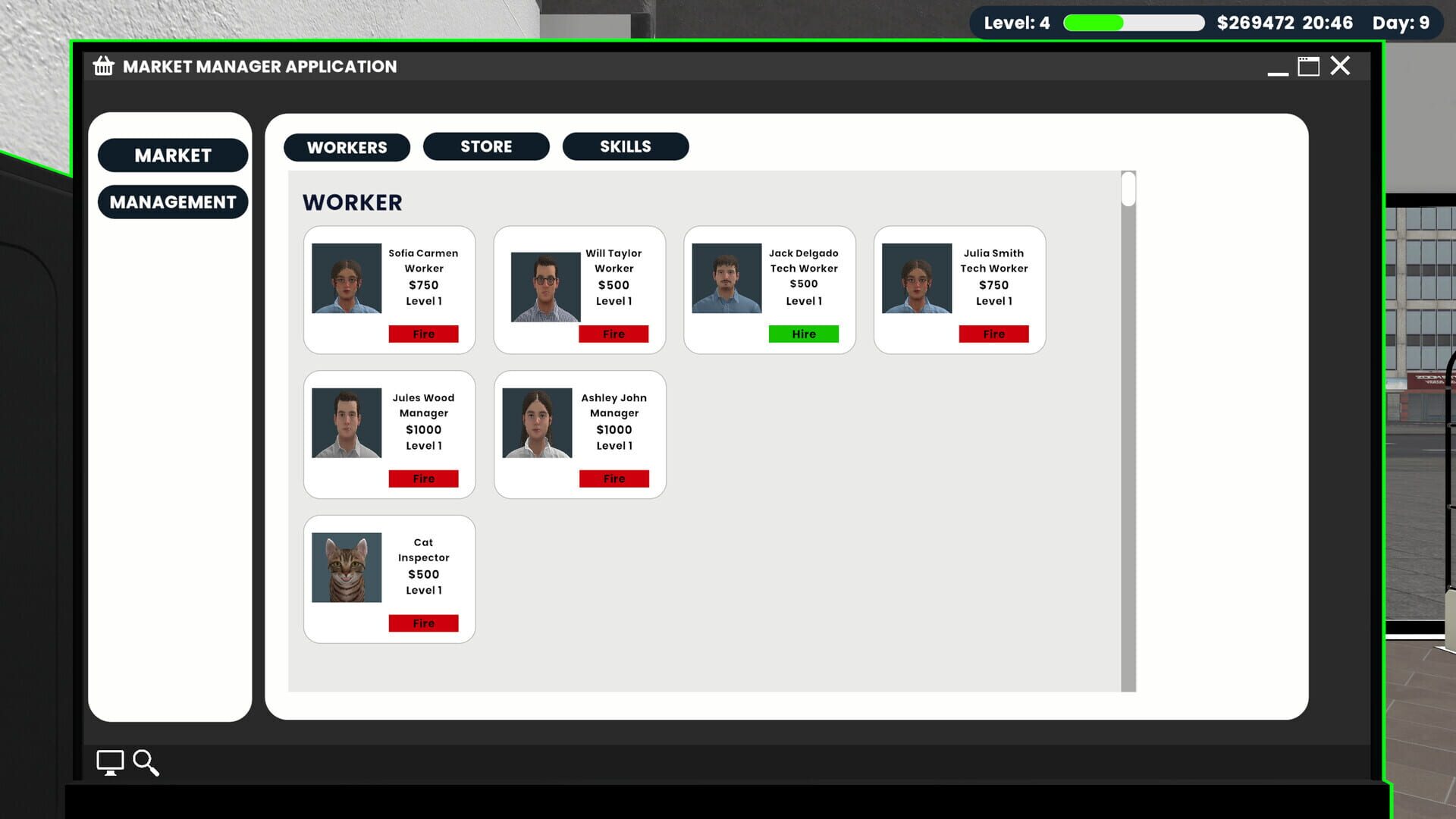The width and height of the screenshot is (1456, 819).
Task: Hire Jack Delgado the Tech Worker
Action: click(x=804, y=334)
